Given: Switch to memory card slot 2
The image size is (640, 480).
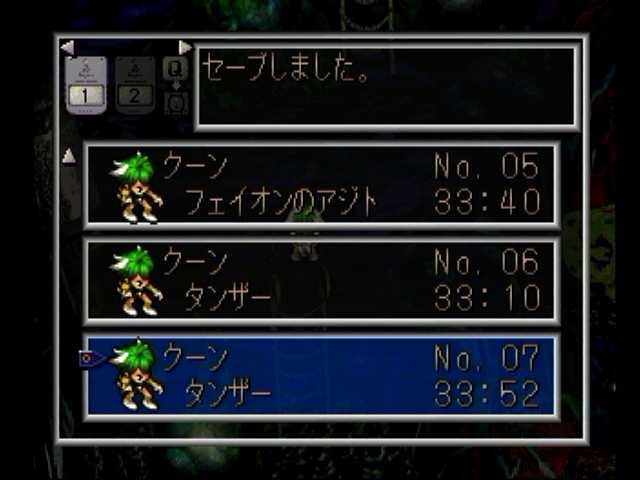Looking at the screenshot, I should pos(135,85).
